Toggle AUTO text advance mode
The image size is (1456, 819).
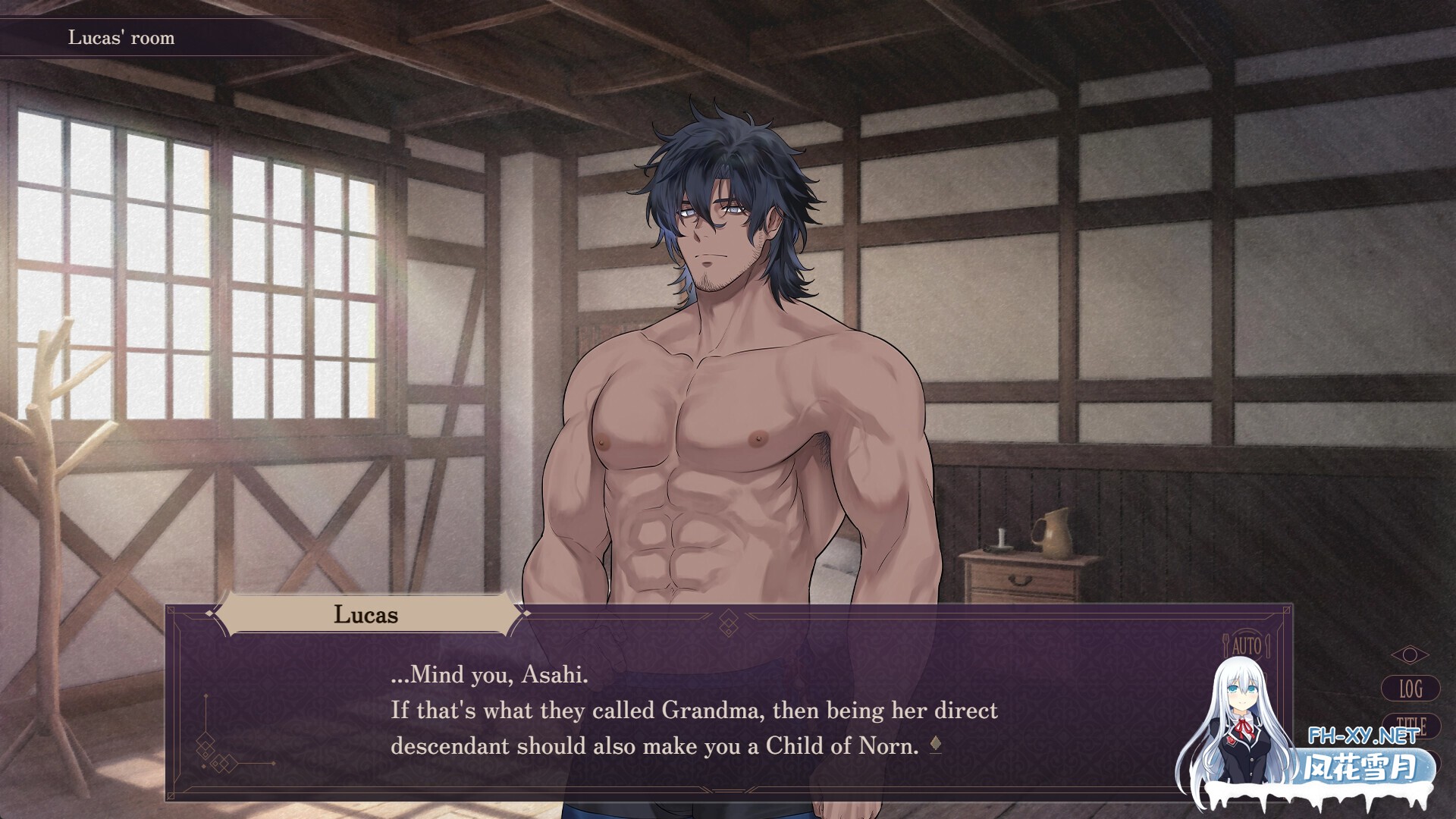(x=1246, y=646)
